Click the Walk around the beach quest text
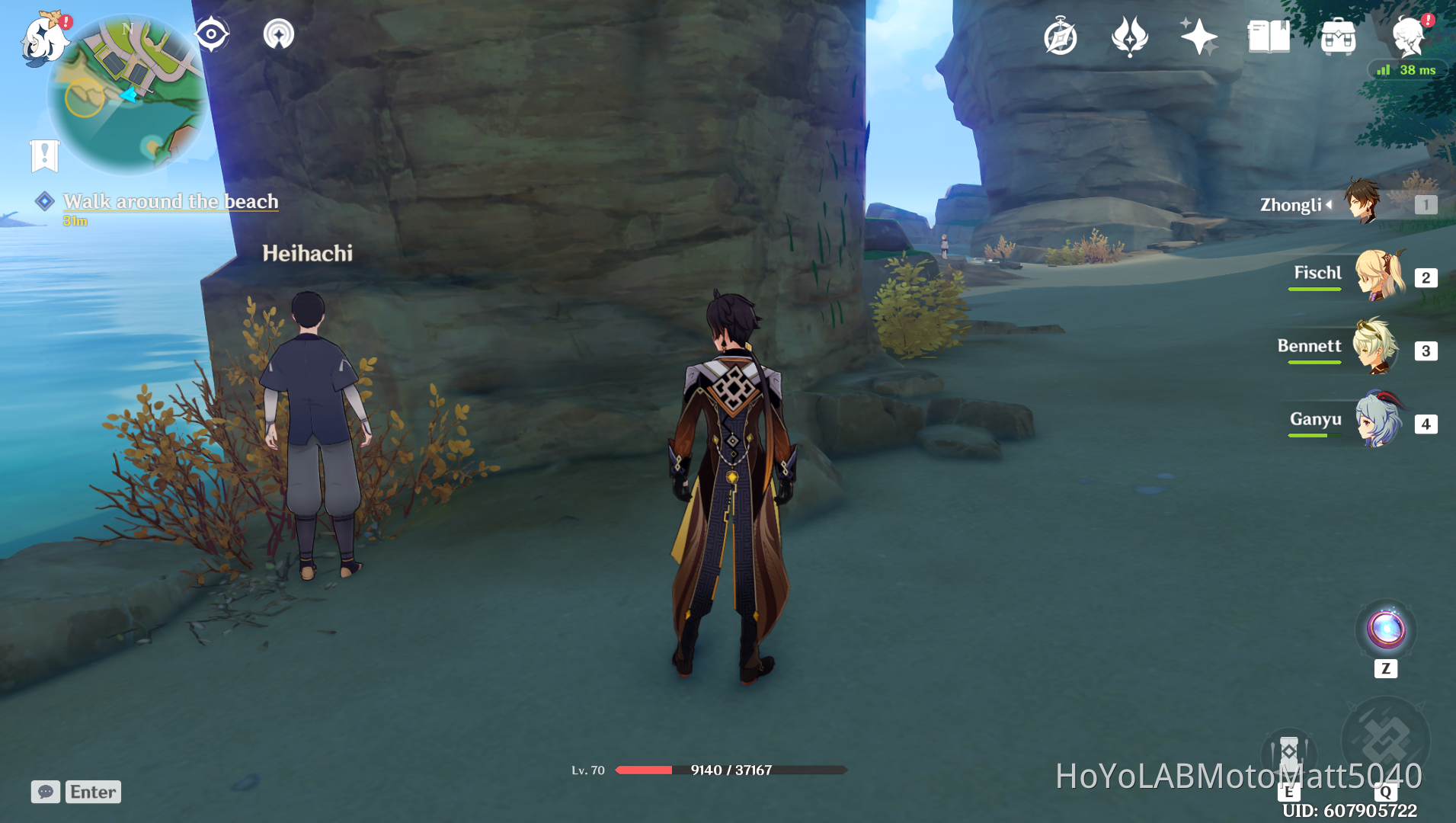 point(171,201)
